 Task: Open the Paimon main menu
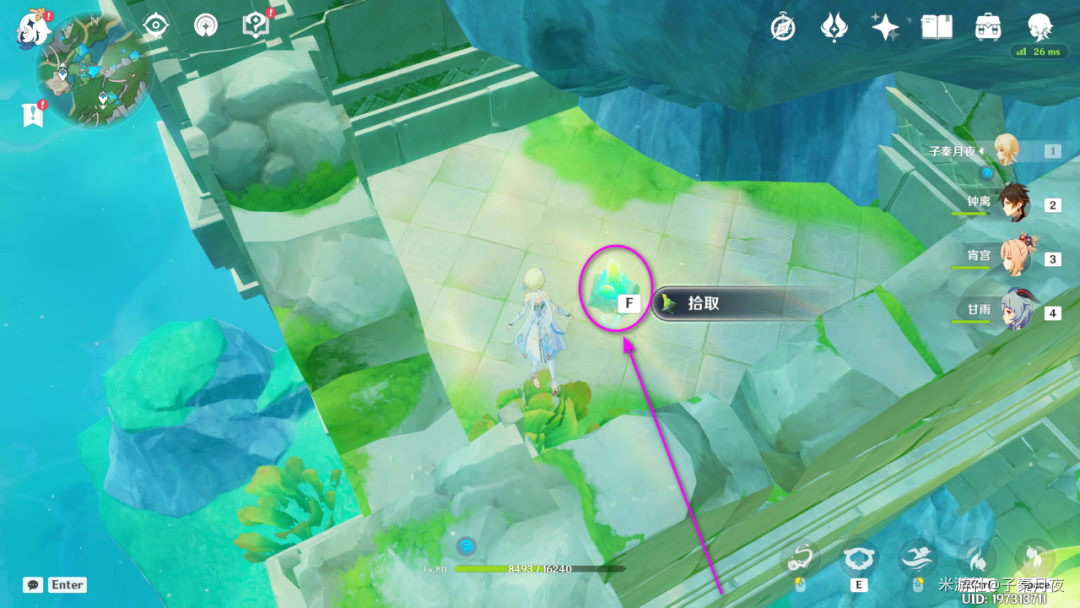pos(33,30)
